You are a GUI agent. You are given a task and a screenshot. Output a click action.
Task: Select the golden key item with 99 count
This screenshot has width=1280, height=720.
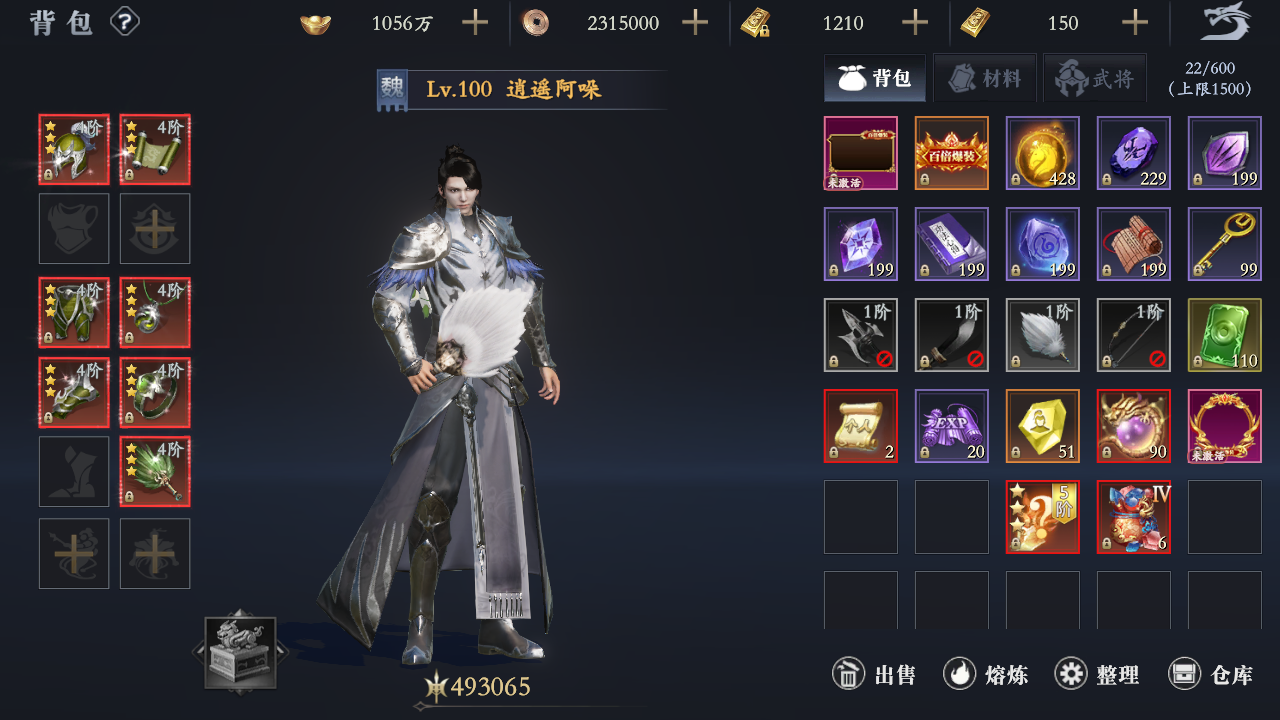pyautogui.click(x=1224, y=244)
